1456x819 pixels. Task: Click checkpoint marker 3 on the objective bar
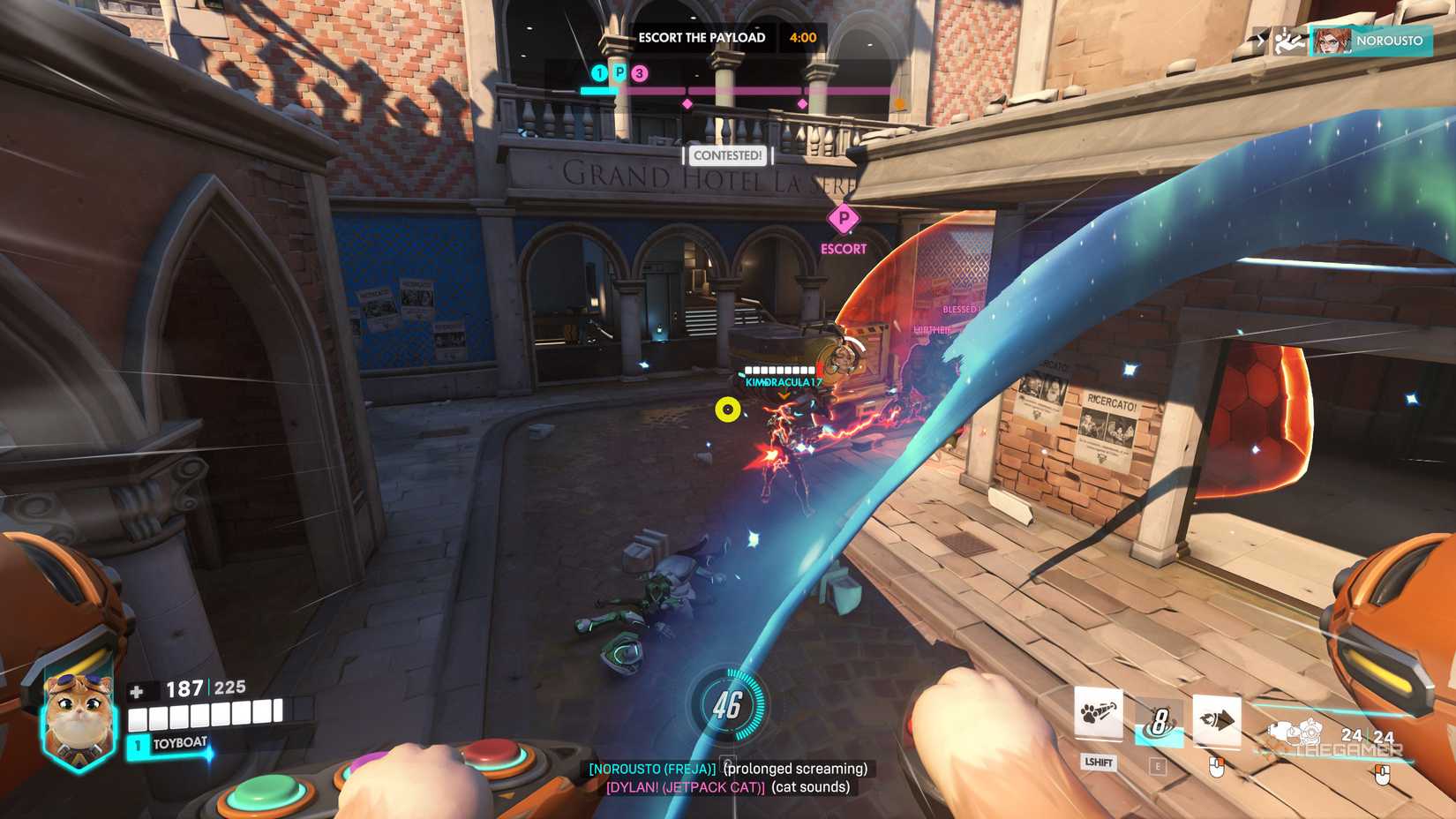638,74
